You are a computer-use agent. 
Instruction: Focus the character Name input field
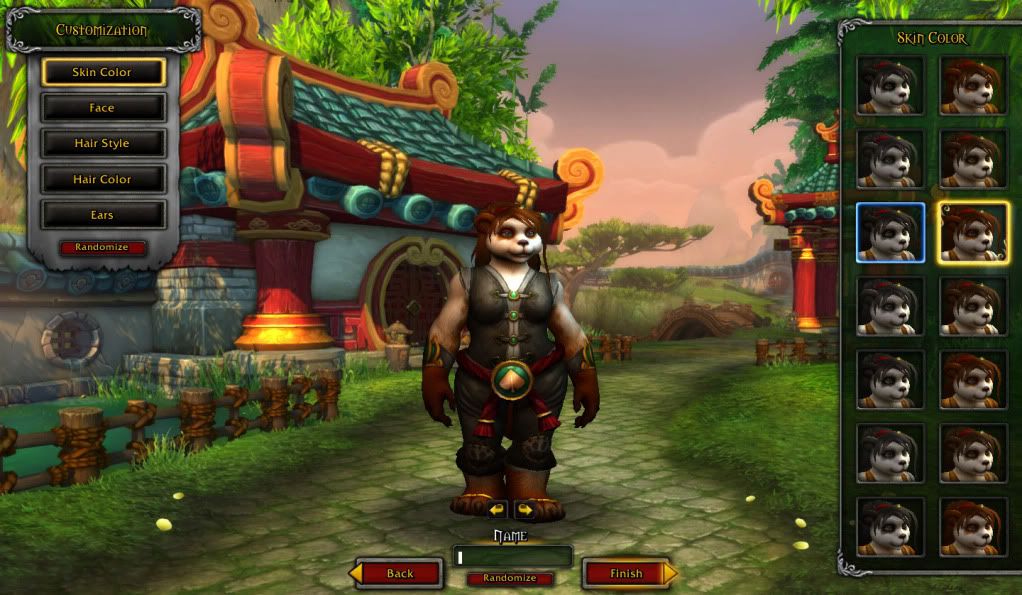point(513,556)
